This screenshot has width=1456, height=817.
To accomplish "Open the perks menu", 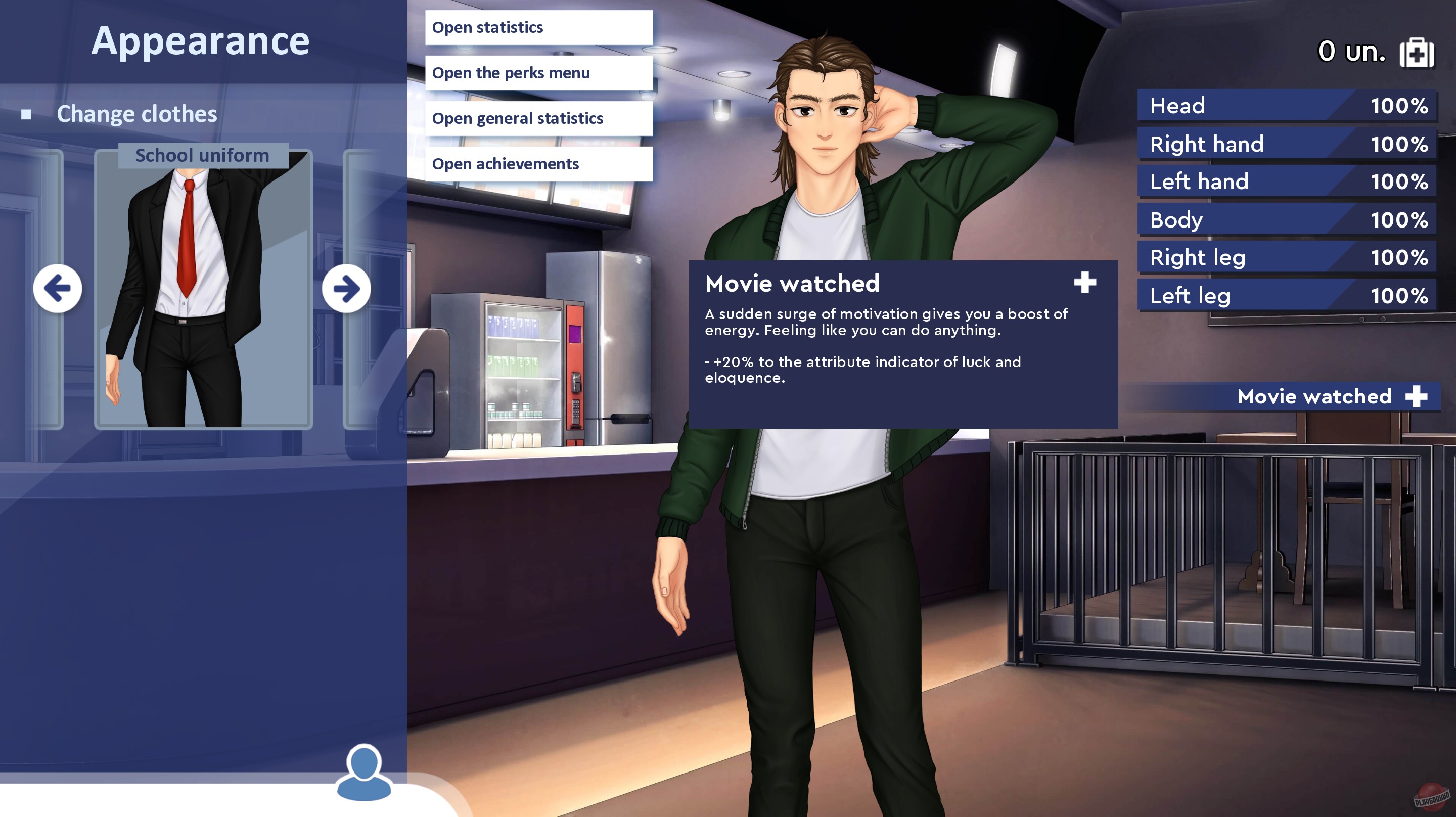I will 537,72.
